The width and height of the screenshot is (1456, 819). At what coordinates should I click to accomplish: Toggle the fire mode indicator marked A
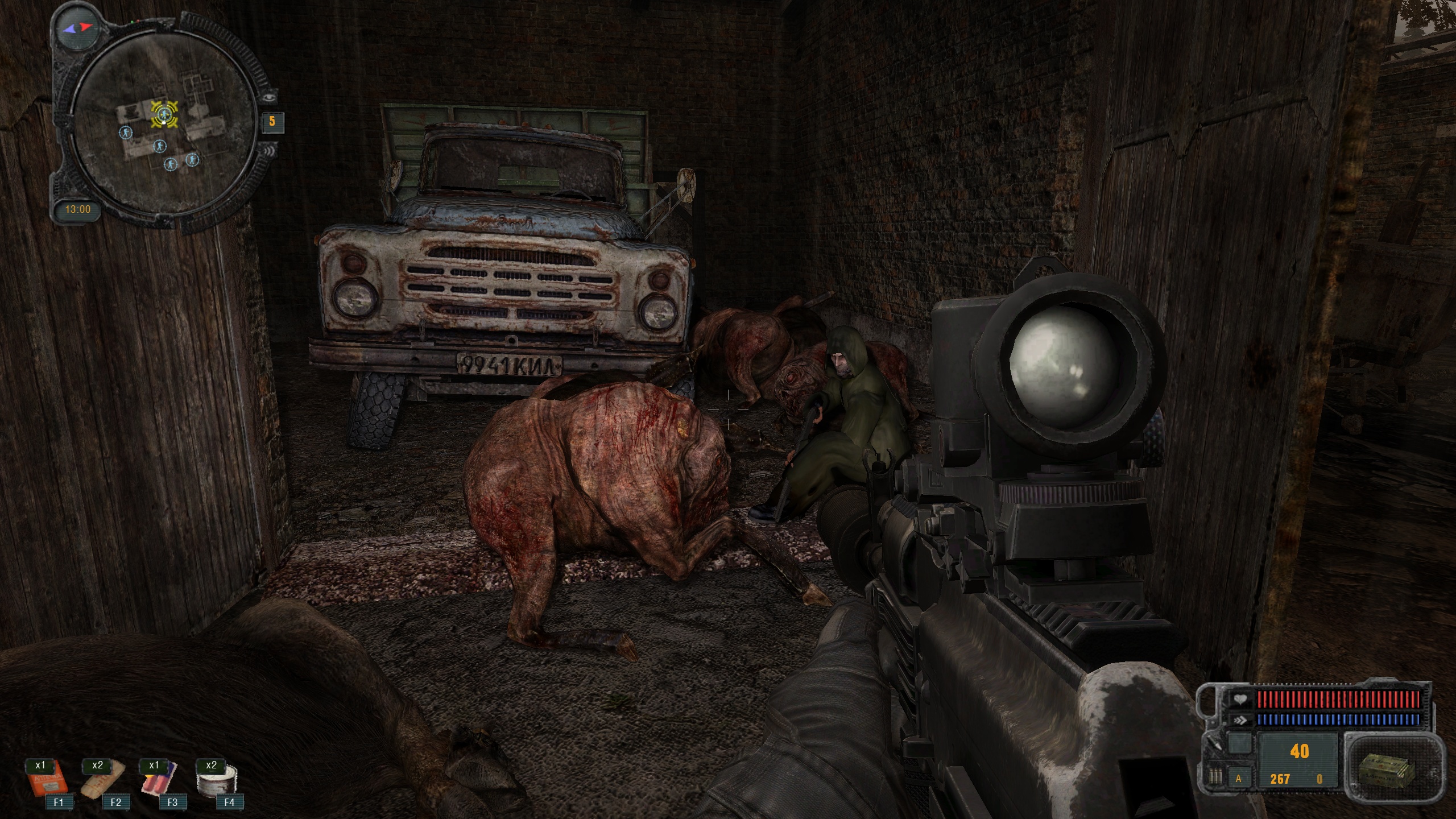point(1238,779)
